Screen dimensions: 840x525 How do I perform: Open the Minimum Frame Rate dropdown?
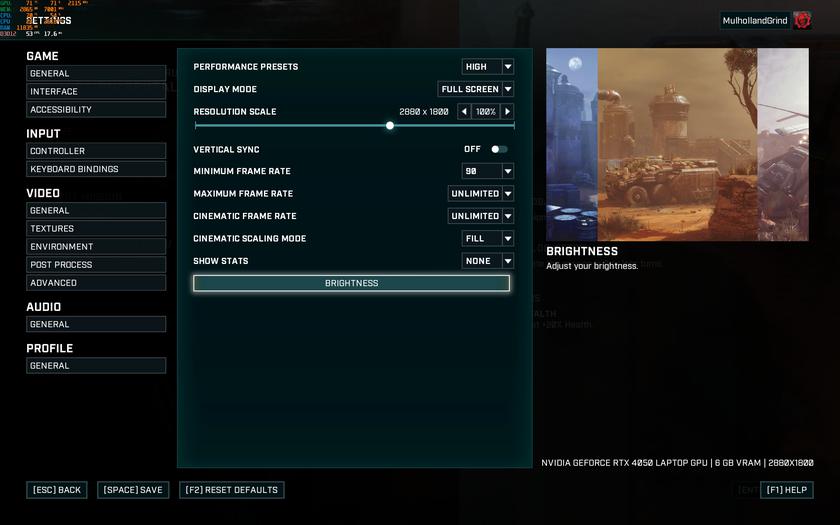click(x=487, y=171)
